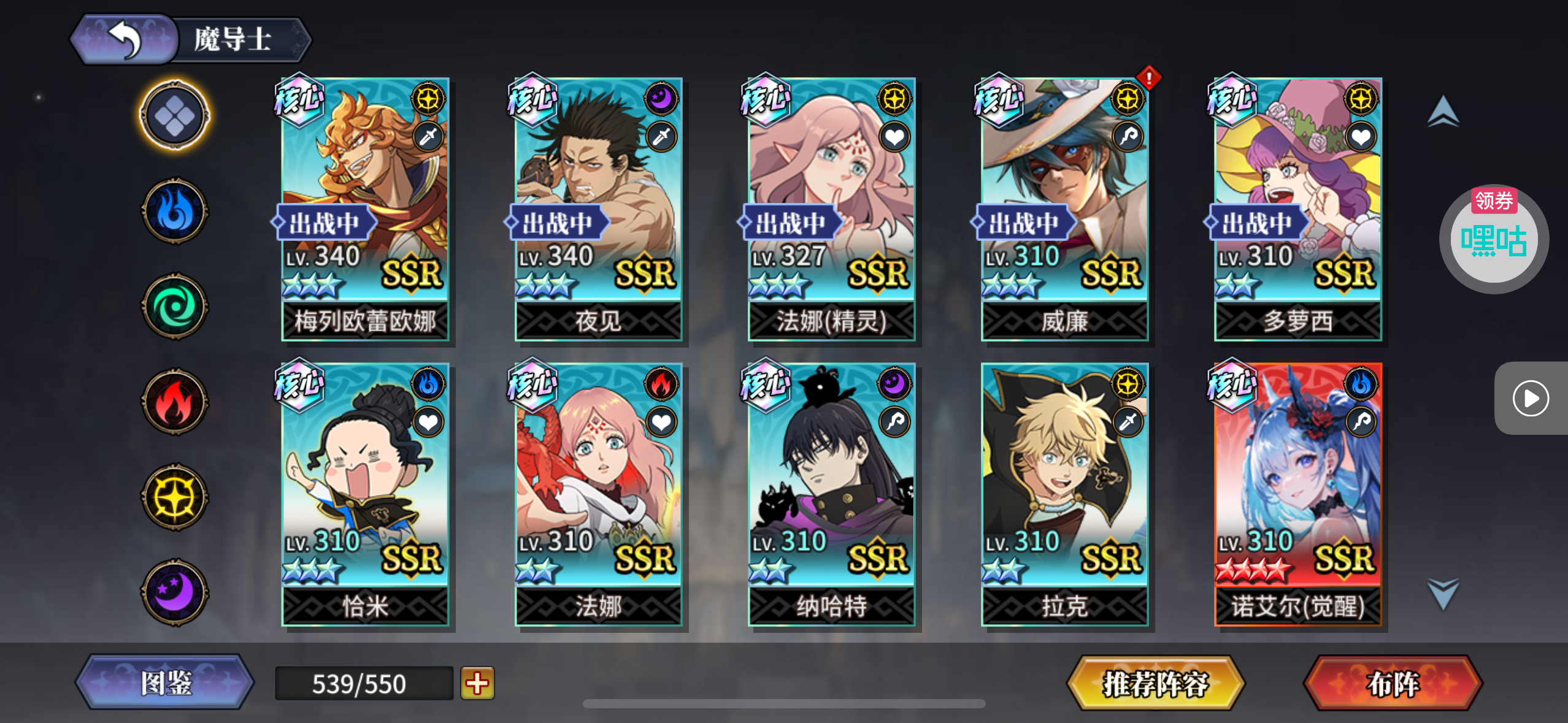Select the 威廉 character card
1568x723 pixels.
pos(1064,208)
